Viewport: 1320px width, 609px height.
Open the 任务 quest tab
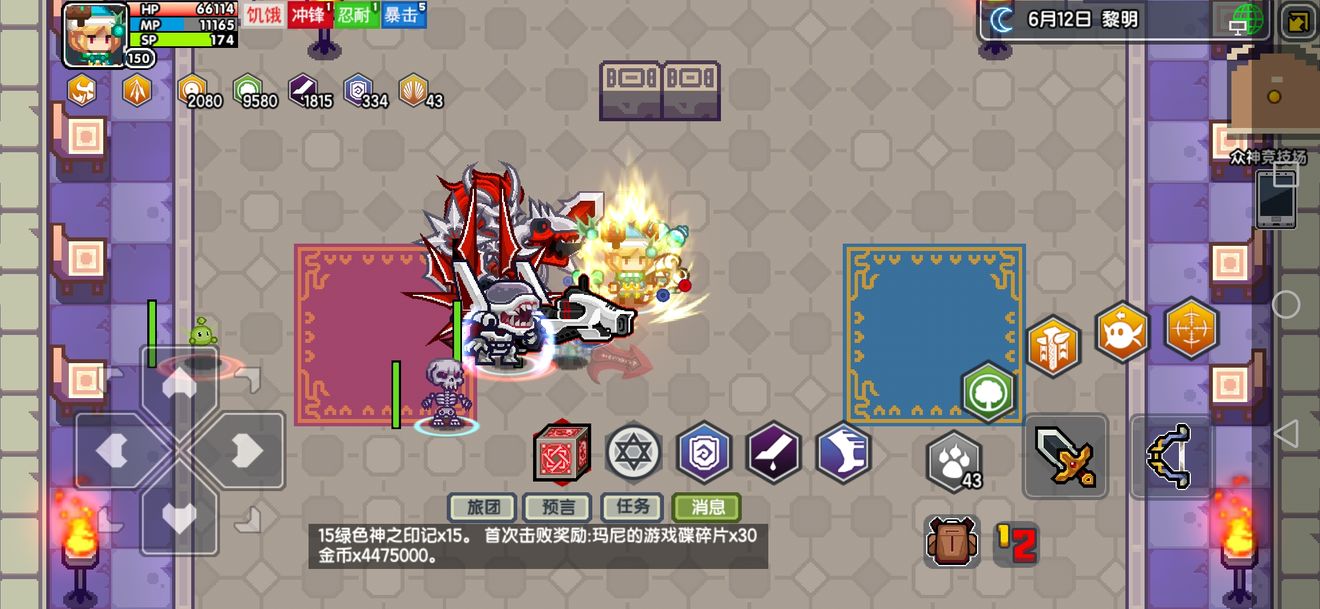click(633, 507)
